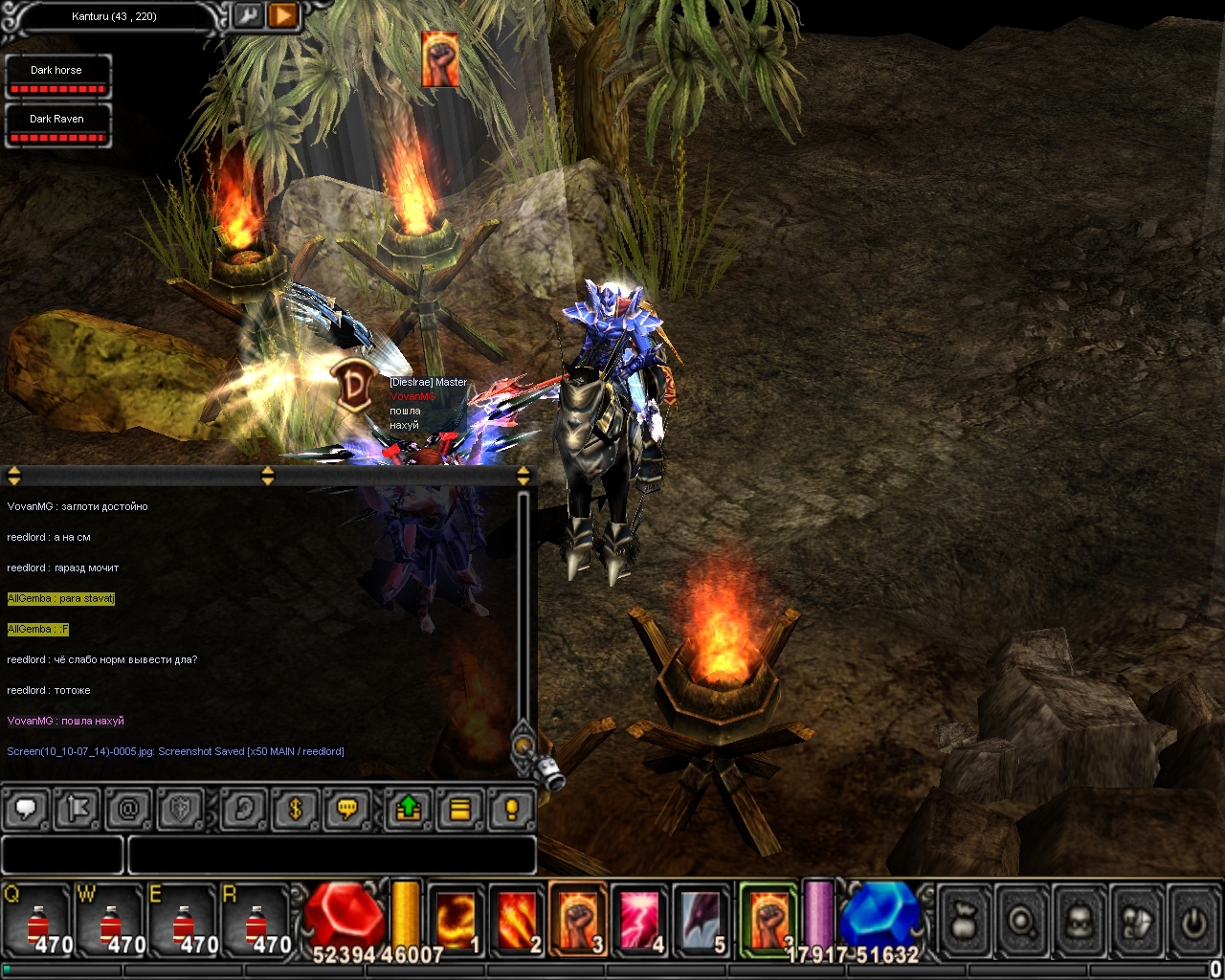The height and width of the screenshot is (980, 1225).
Task: Click the green up-arrow tray button
Action: (409, 810)
